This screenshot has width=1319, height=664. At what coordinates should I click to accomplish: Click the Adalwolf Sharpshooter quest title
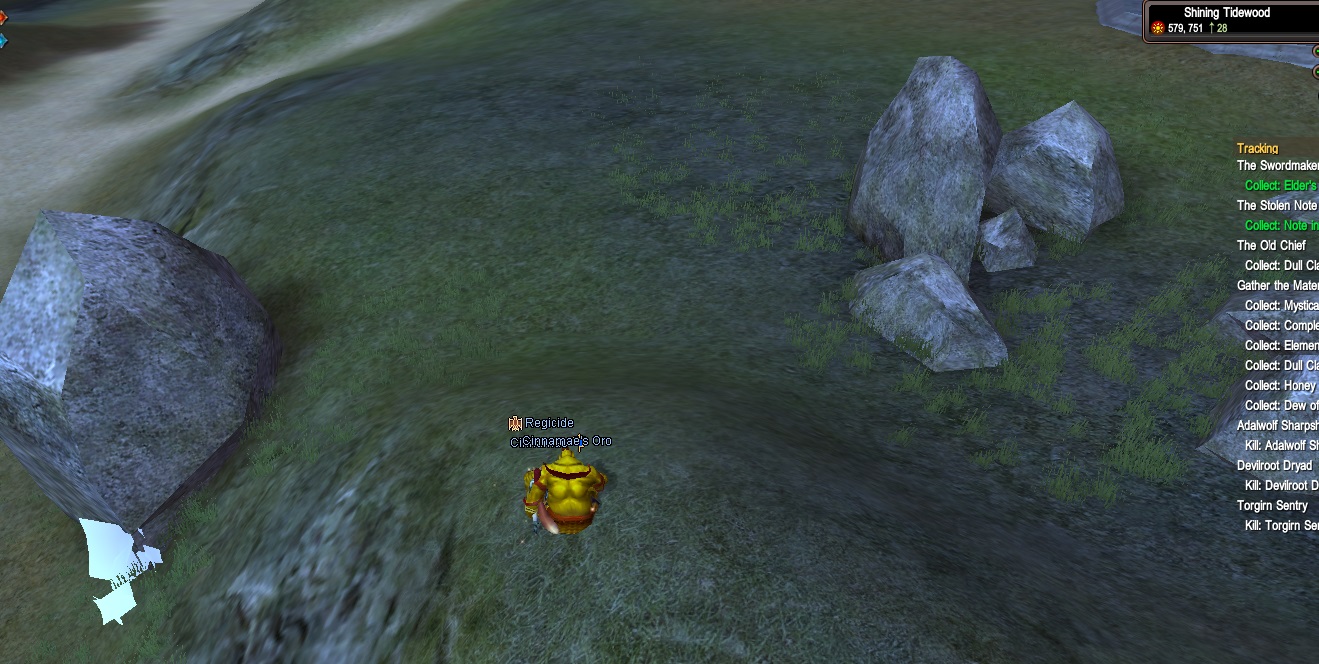(x=1277, y=426)
